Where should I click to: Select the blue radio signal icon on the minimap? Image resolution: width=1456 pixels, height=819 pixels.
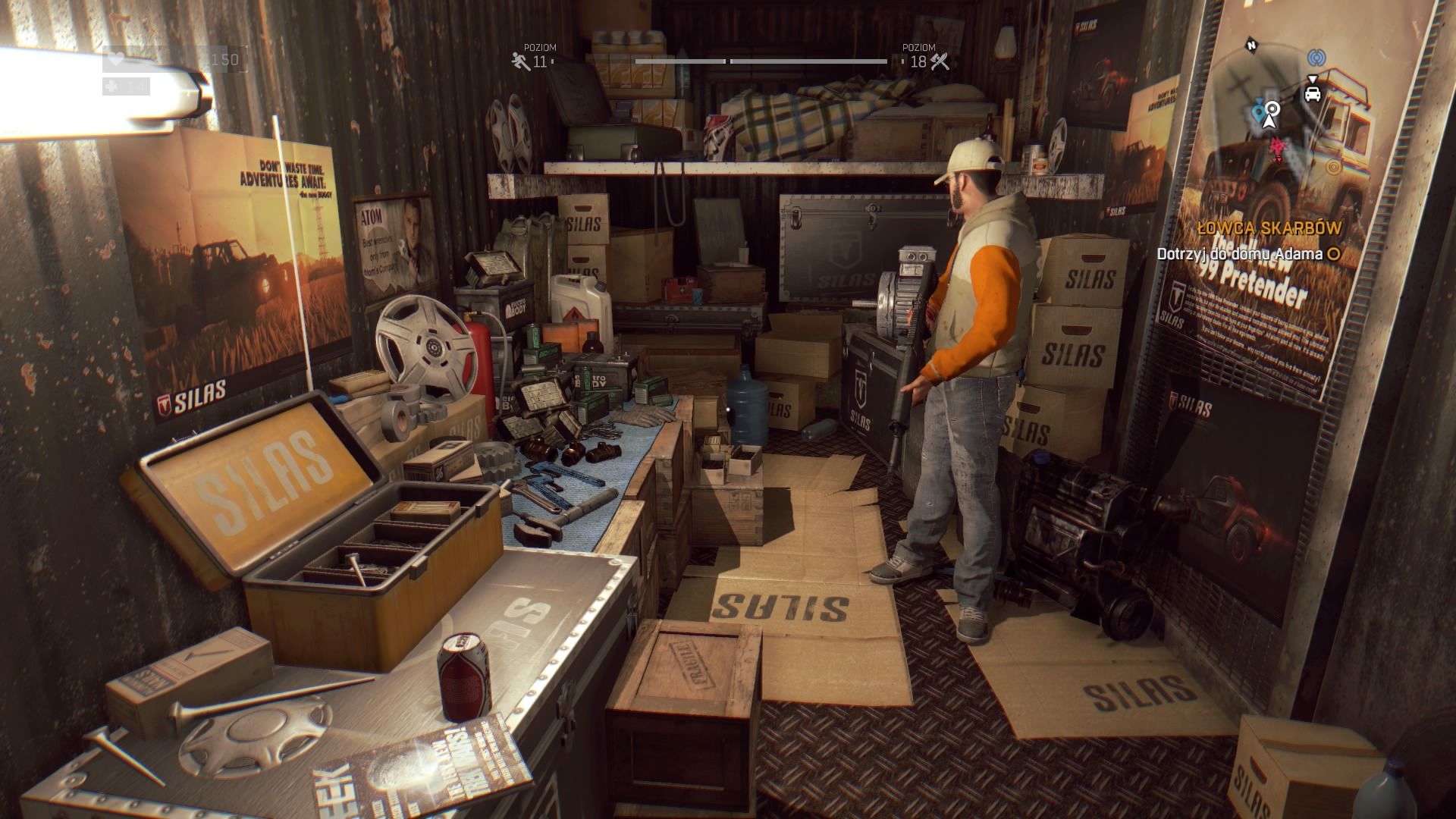click(1317, 58)
